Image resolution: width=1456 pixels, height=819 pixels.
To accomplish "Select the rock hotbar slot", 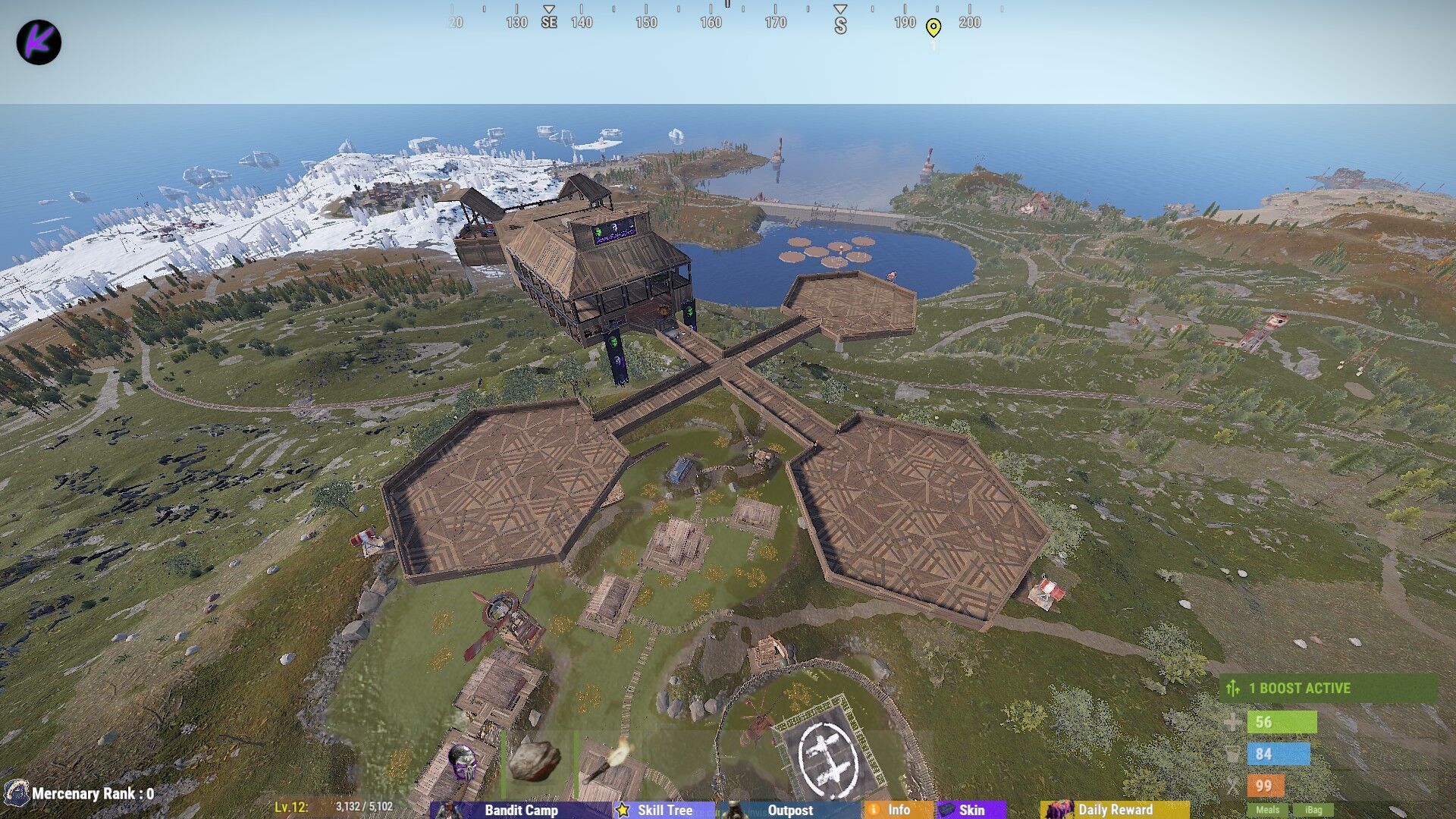I will tap(534, 761).
